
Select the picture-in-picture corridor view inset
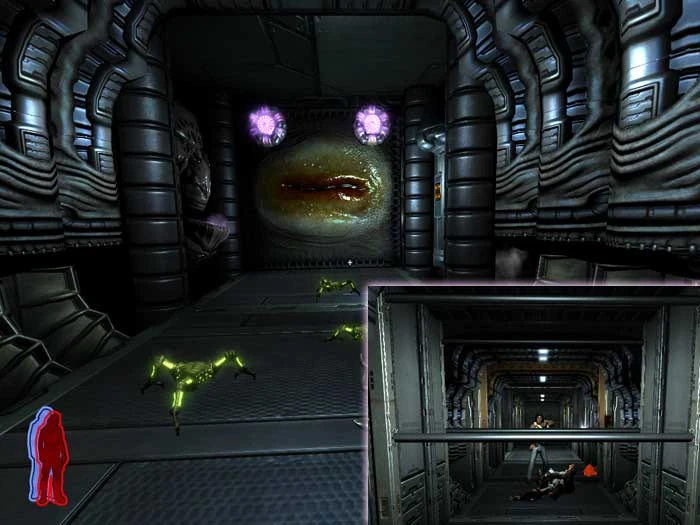533,404
